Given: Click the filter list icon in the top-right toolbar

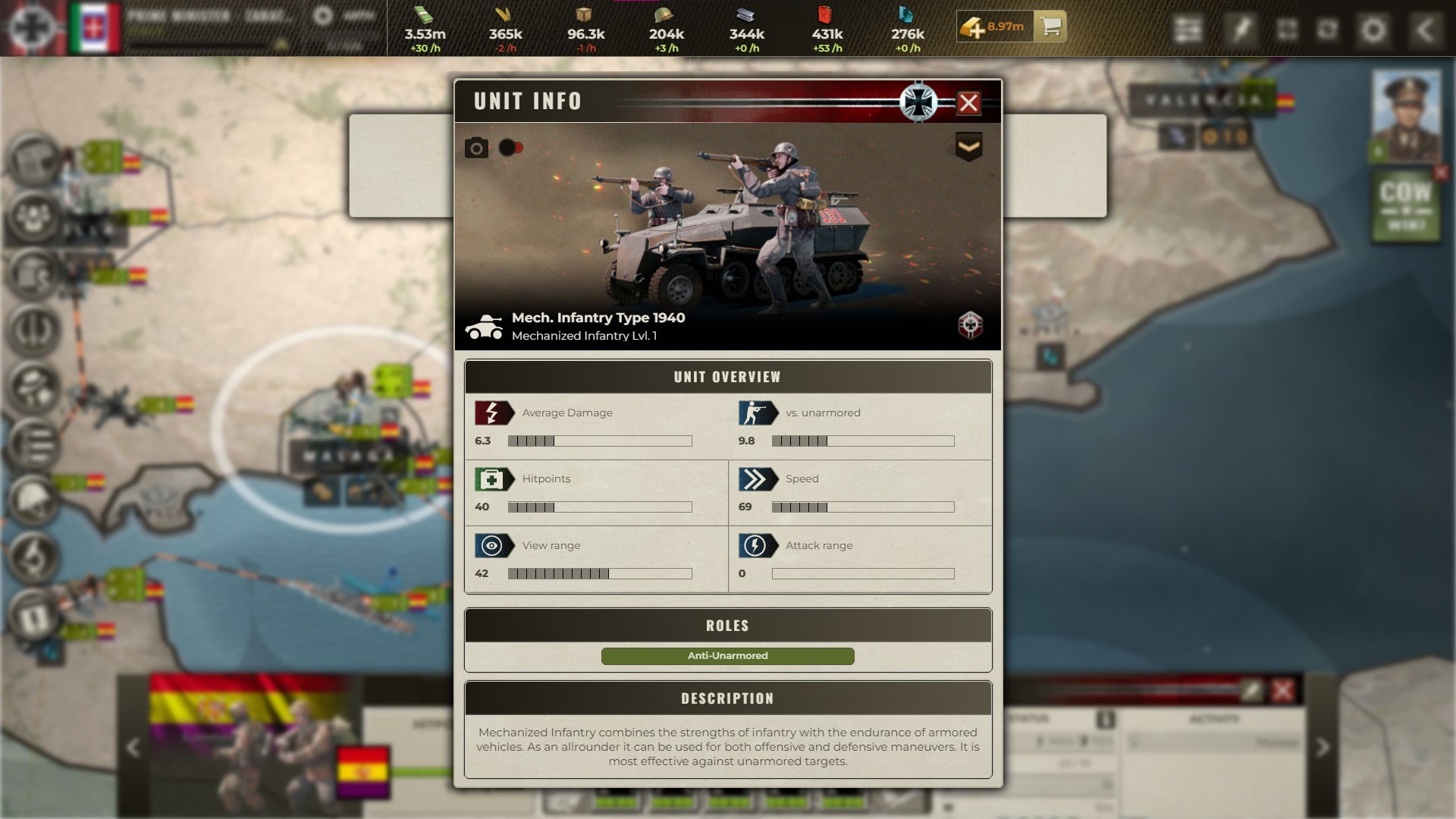Looking at the screenshot, I should coord(1189,30).
